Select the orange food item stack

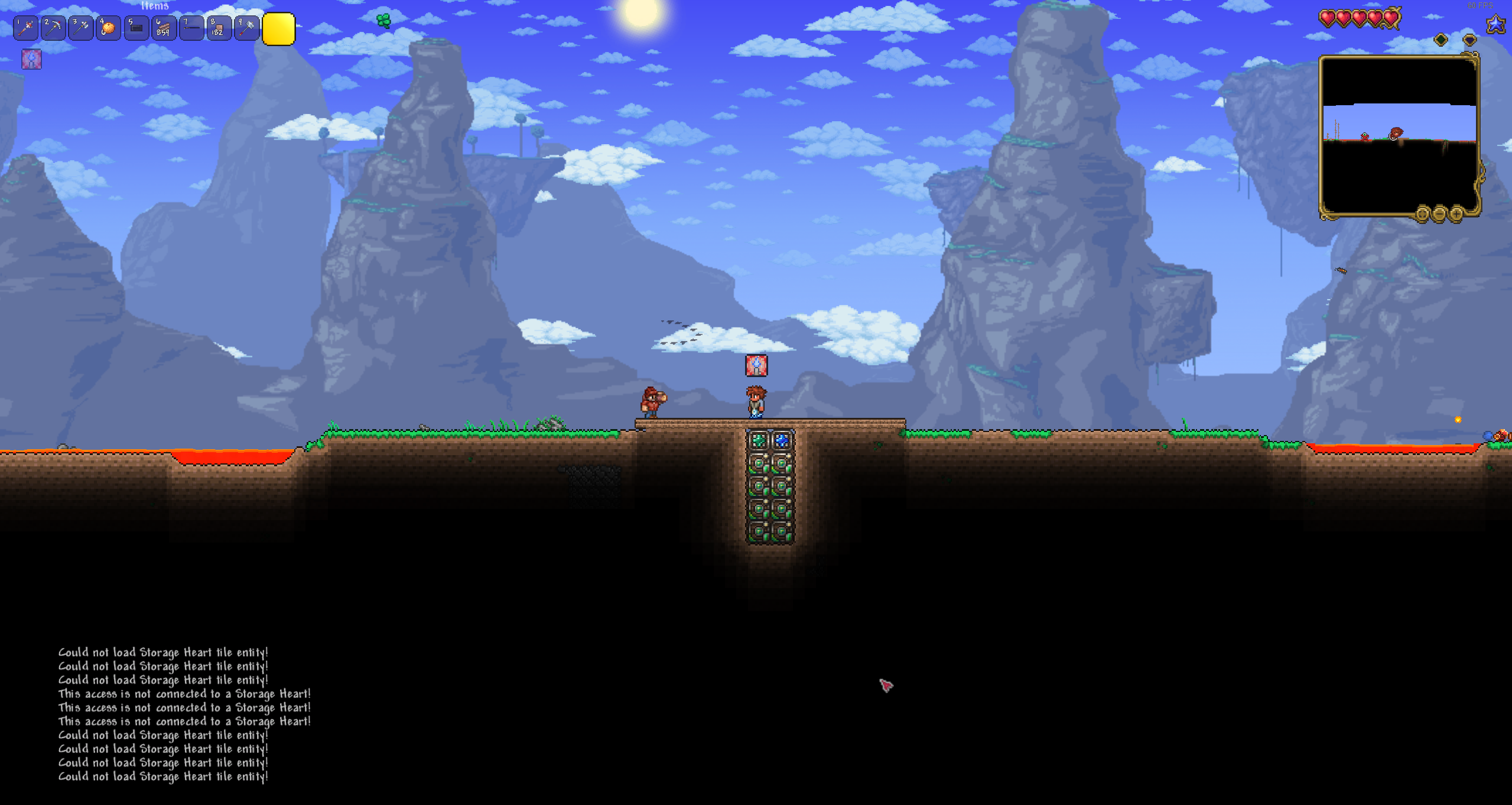pos(109,28)
